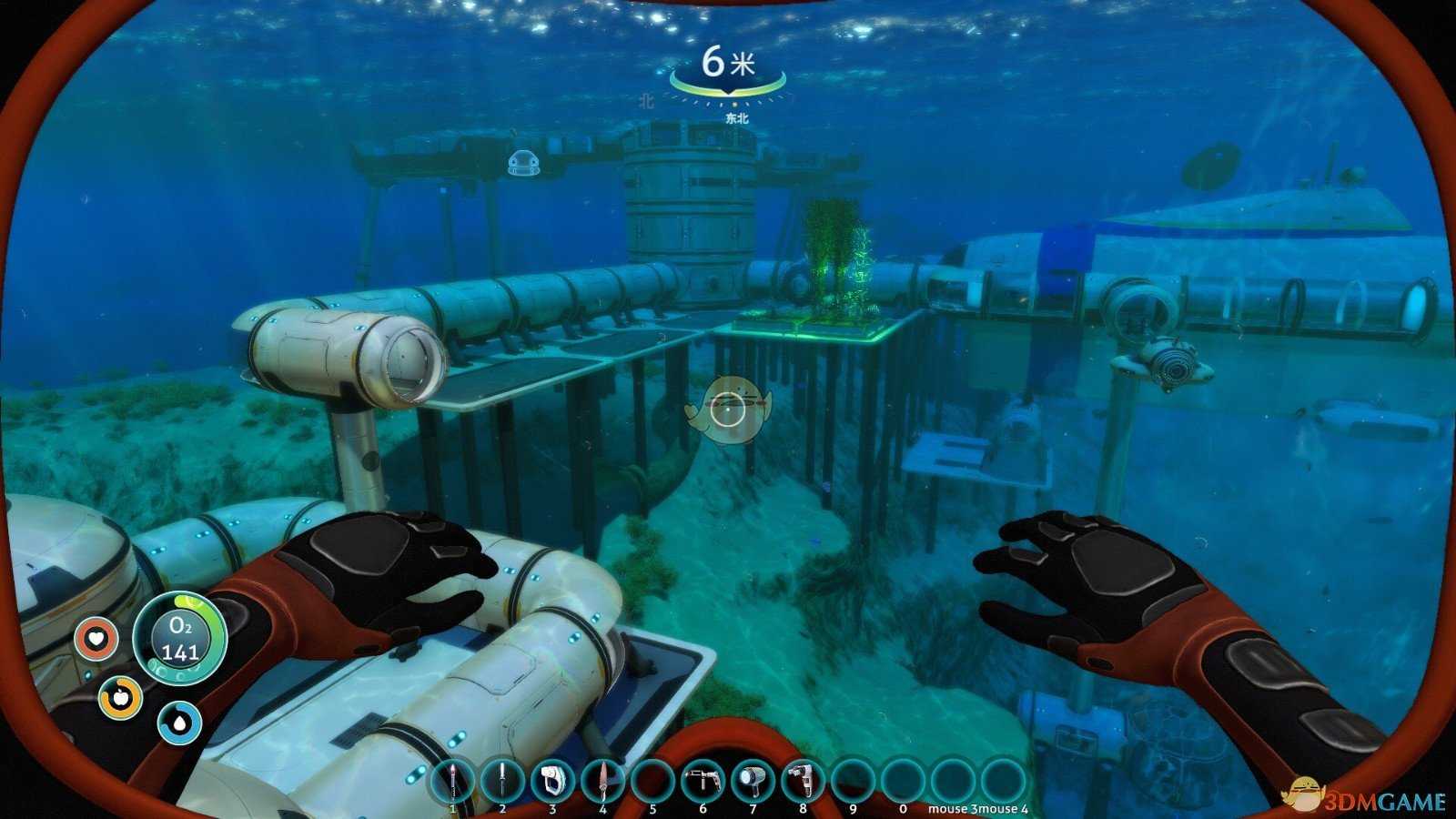Select the repair tool in slot 6
The image size is (1456, 819).
(703, 780)
